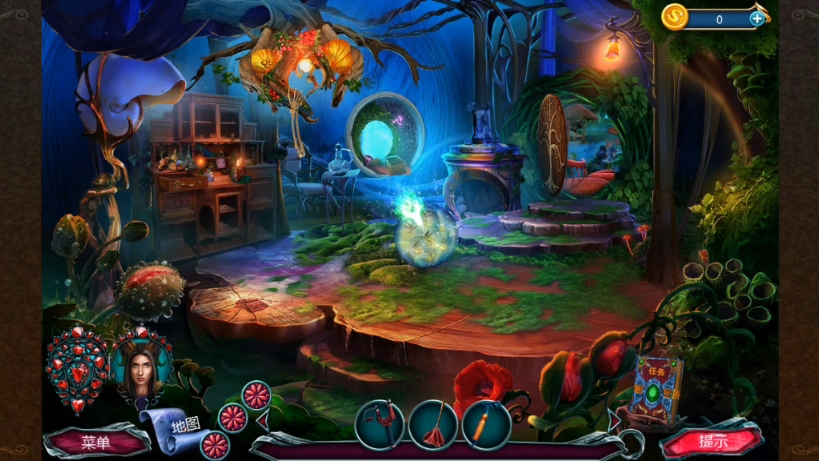Ask for a hint with 提示
The image size is (819, 461).
pyautogui.click(x=712, y=441)
